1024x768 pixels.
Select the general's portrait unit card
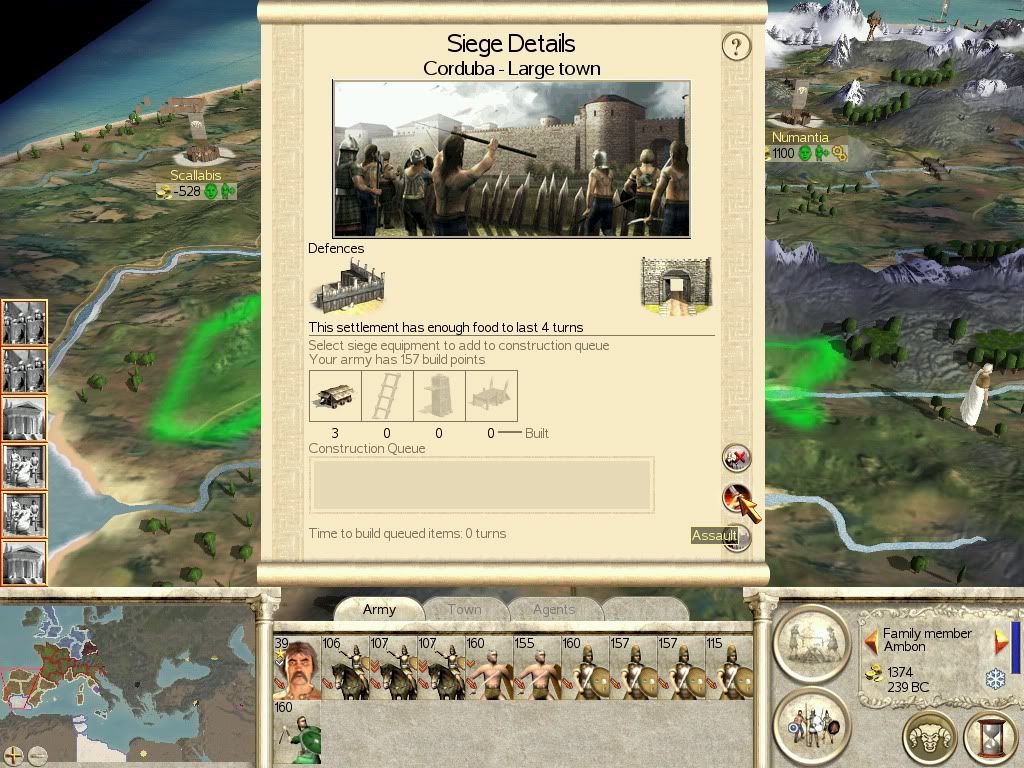pos(297,668)
